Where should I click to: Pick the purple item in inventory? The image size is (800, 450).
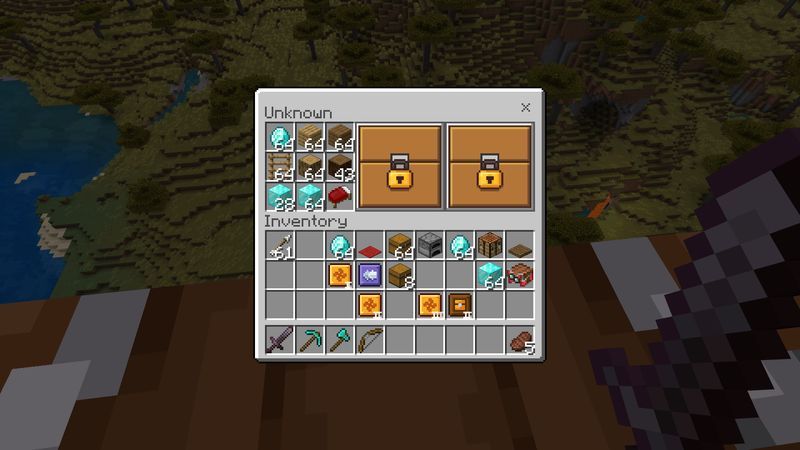click(x=370, y=275)
